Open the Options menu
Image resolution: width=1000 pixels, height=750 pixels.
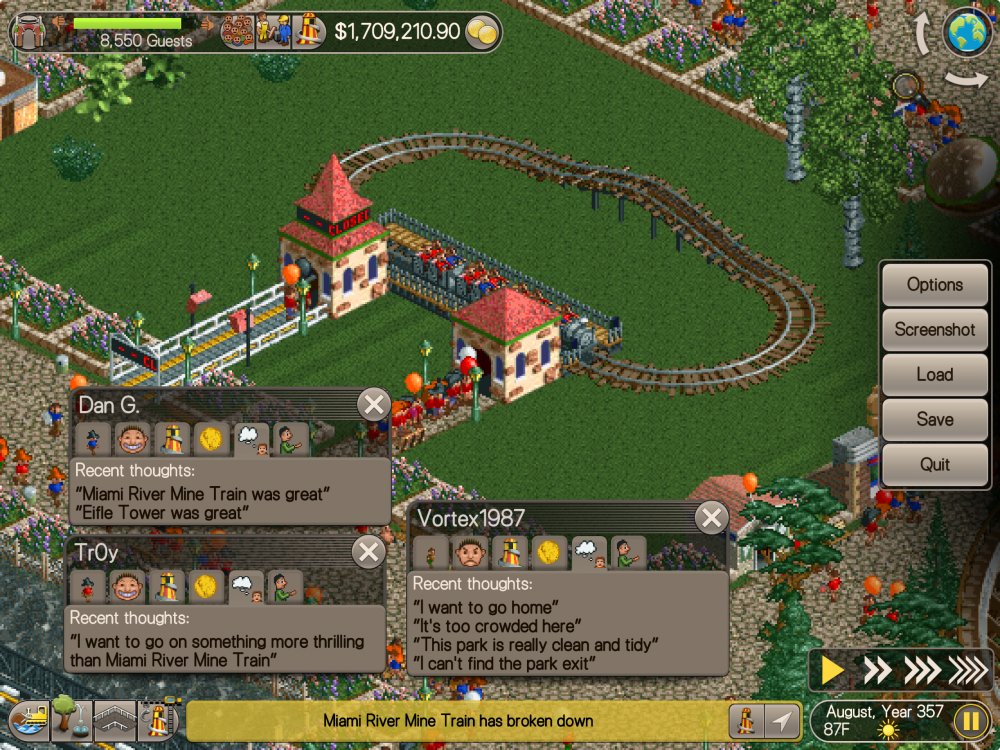(x=934, y=285)
